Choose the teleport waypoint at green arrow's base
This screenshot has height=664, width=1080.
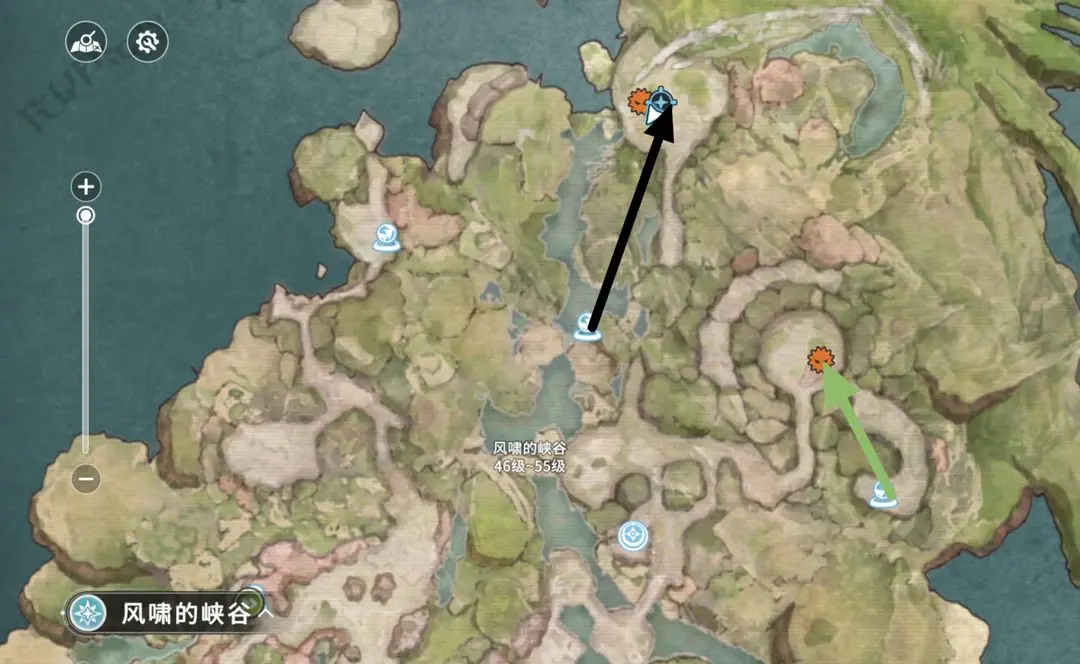pos(882,493)
